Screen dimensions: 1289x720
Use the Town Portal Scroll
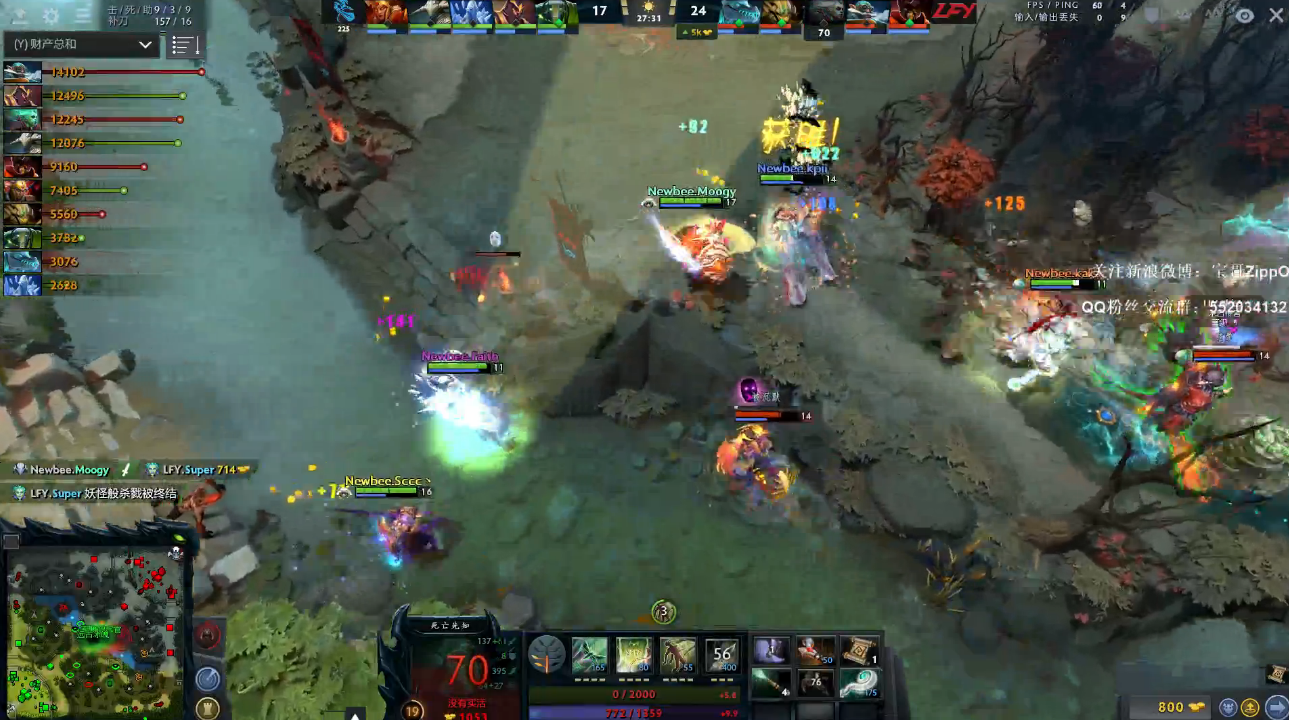858,651
